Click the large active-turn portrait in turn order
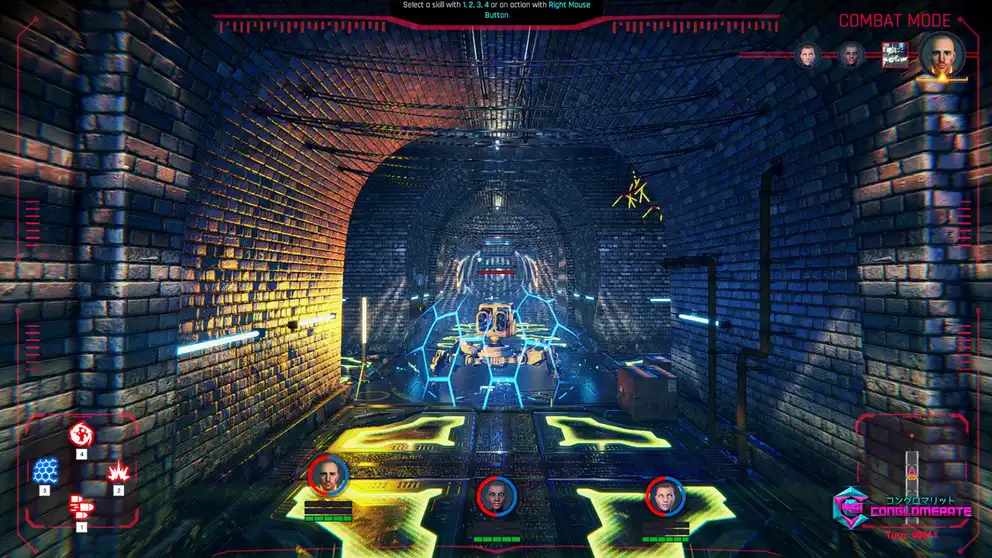The width and height of the screenshot is (992, 558). (x=942, y=54)
